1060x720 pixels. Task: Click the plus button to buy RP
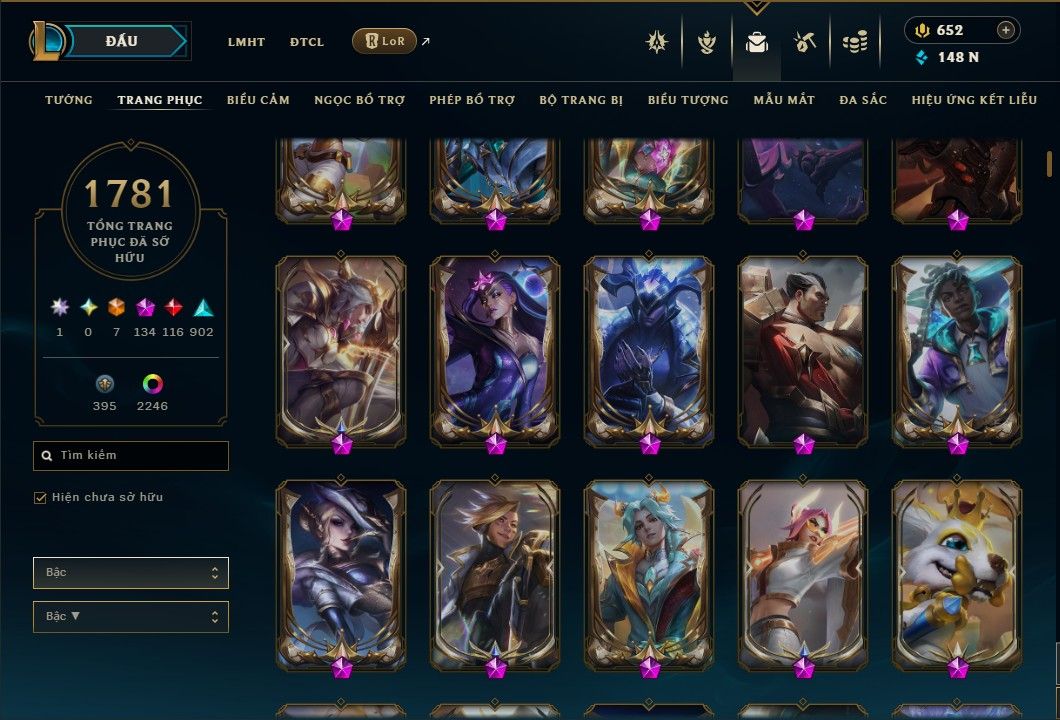[1006, 30]
